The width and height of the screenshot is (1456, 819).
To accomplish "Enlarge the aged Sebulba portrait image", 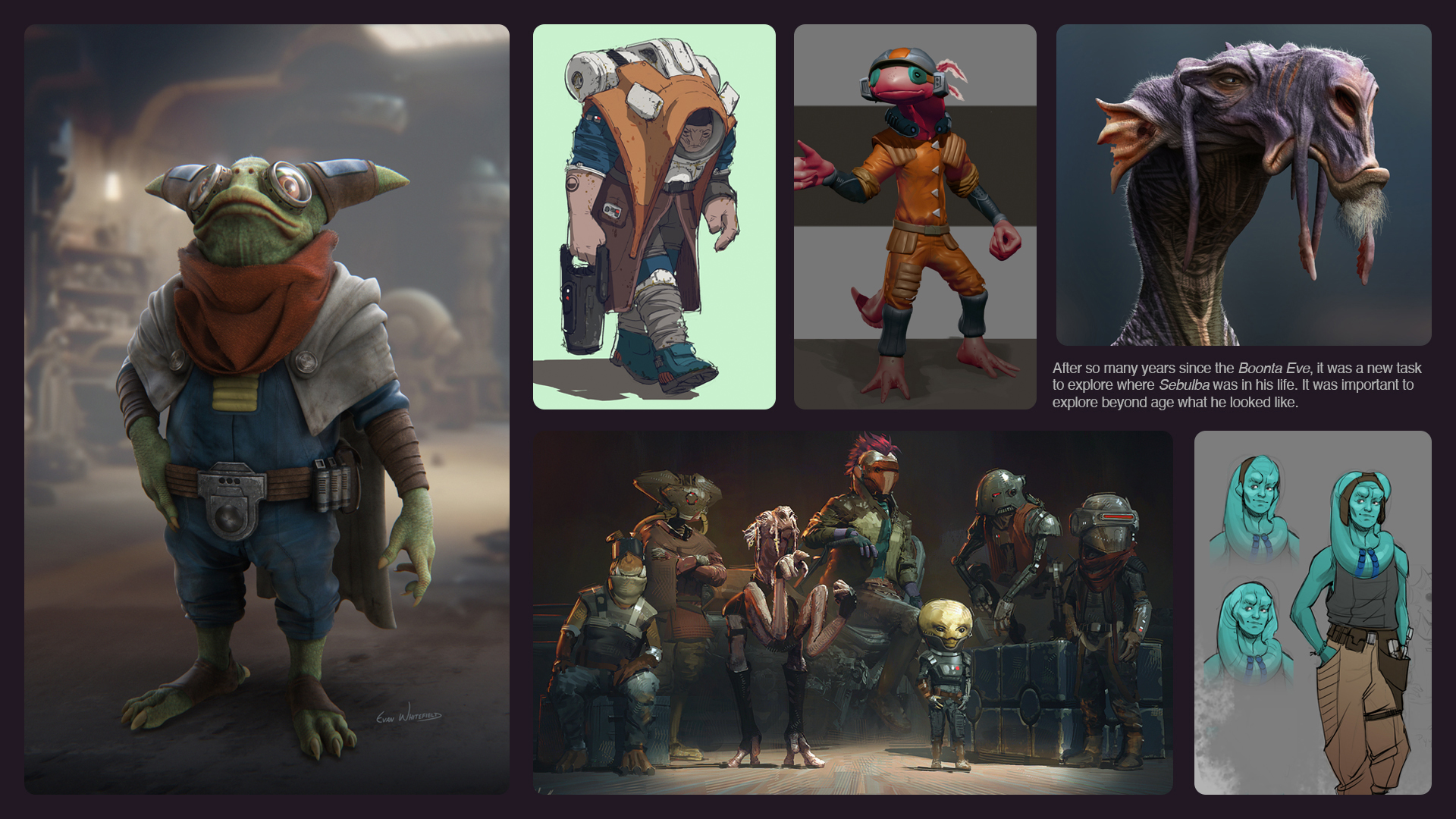I will 1244,185.
